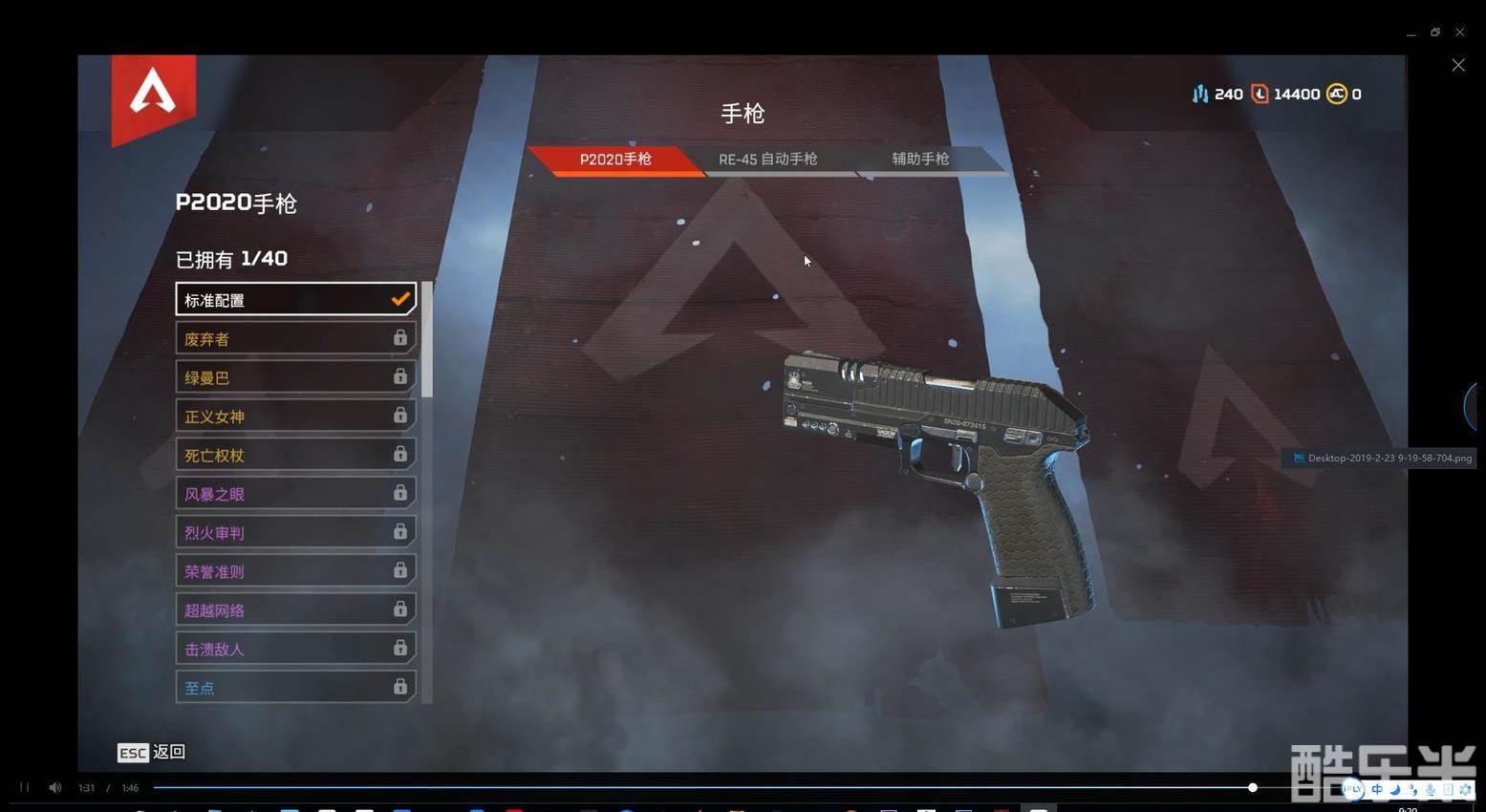Select the 荣誉准则 skin row
Viewport: 1486px width, 812px height.
pyautogui.click(x=295, y=571)
